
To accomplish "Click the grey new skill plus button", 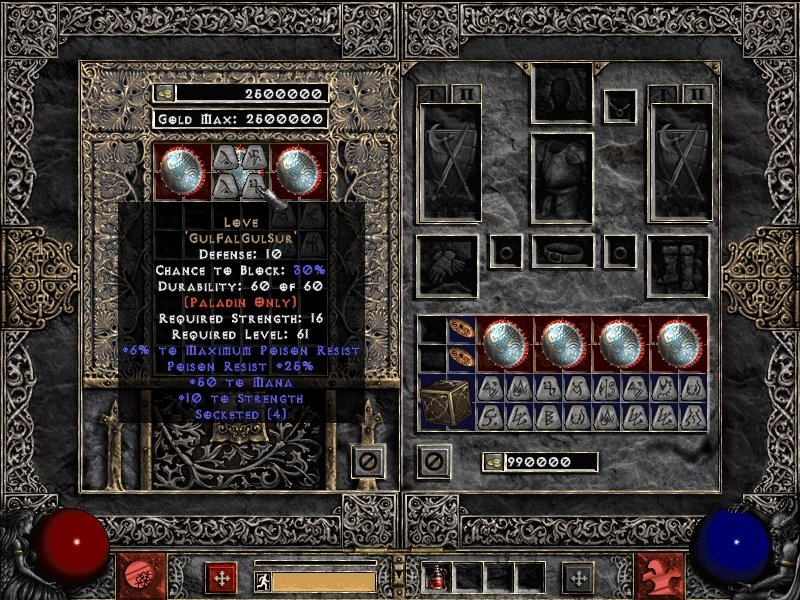I will (x=577, y=577).
